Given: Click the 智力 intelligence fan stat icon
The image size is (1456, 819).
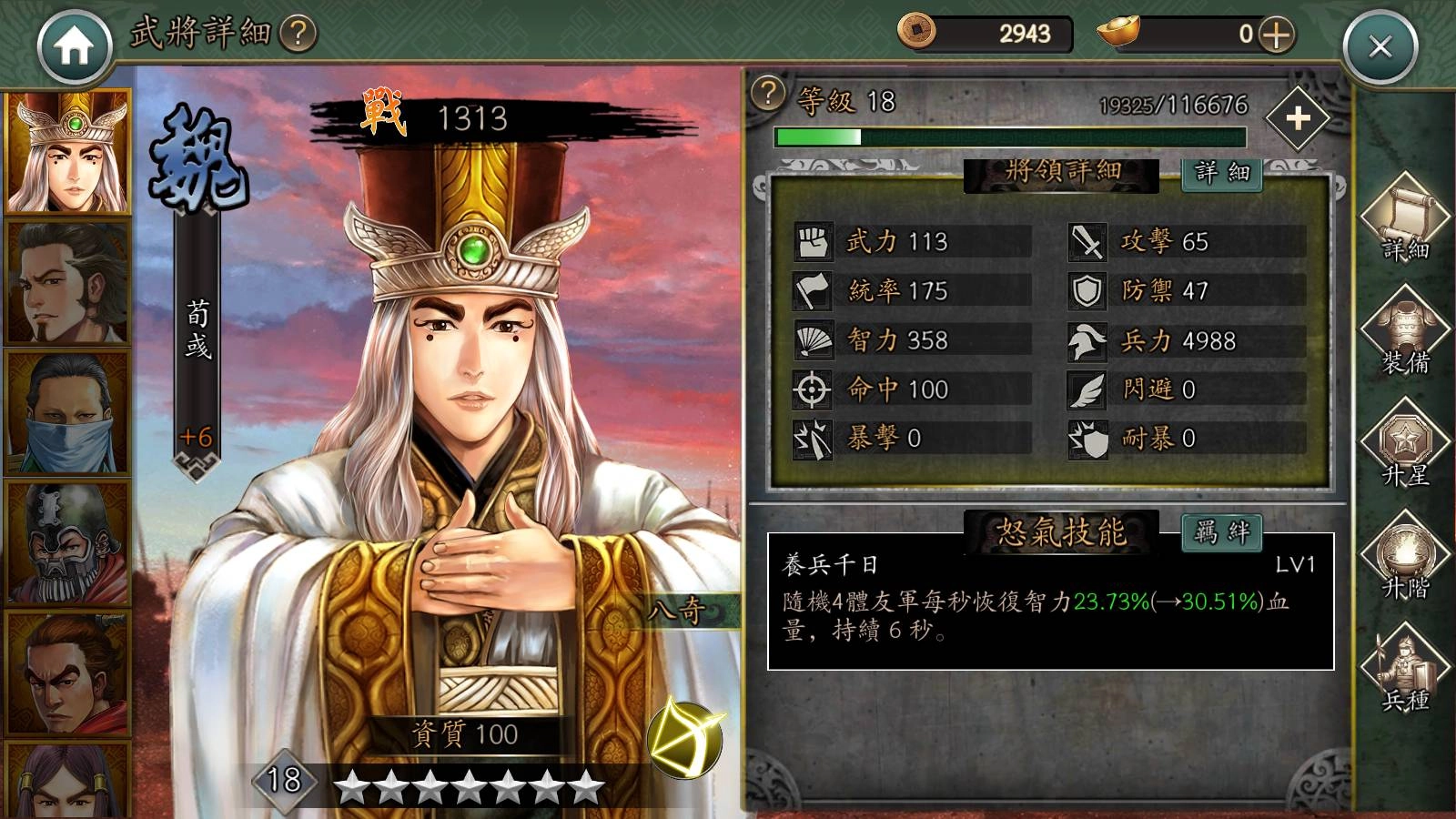Looking at the screenshot, I should pyautogui.click(x=813, y=339).
